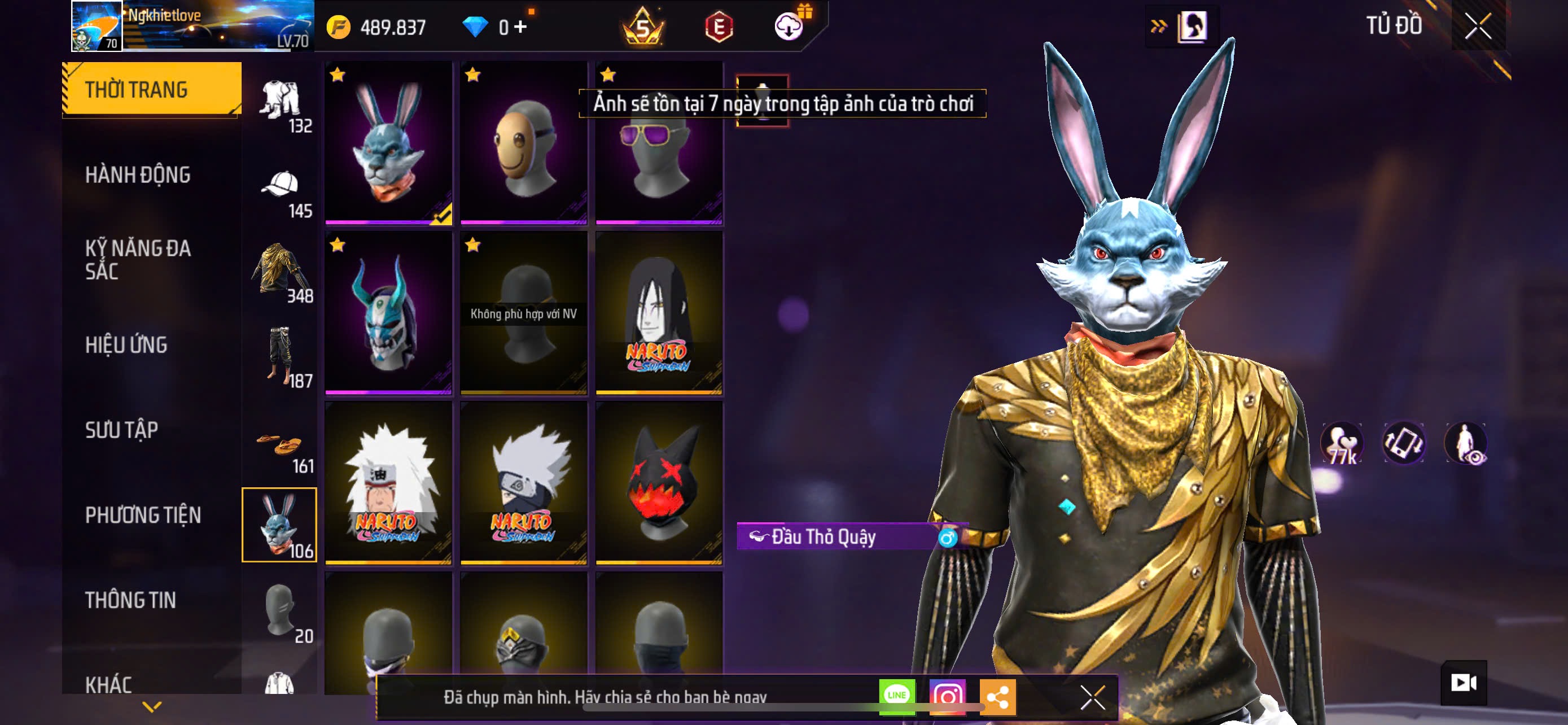The width and height of the screenshot is (1568, 725).
Task: Open the SƯU TẬP tab
Action: click(122, 430)
